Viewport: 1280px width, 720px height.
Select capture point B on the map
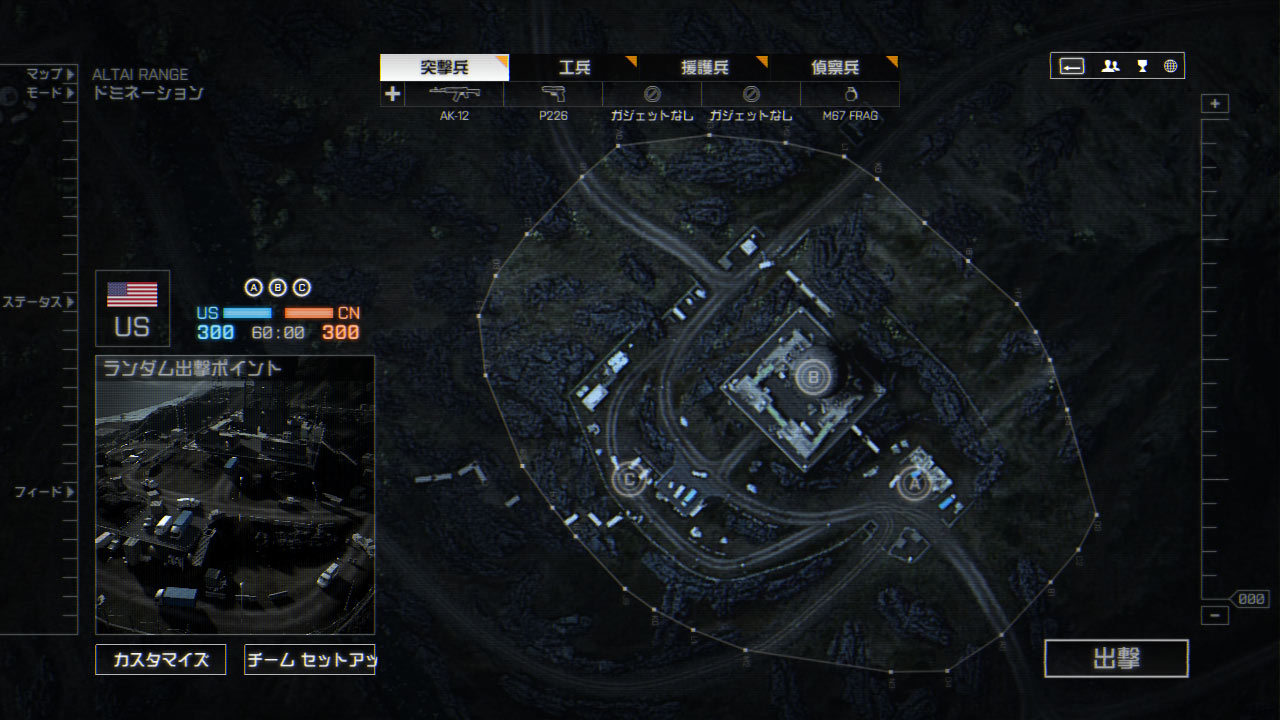tap(812, 377)
